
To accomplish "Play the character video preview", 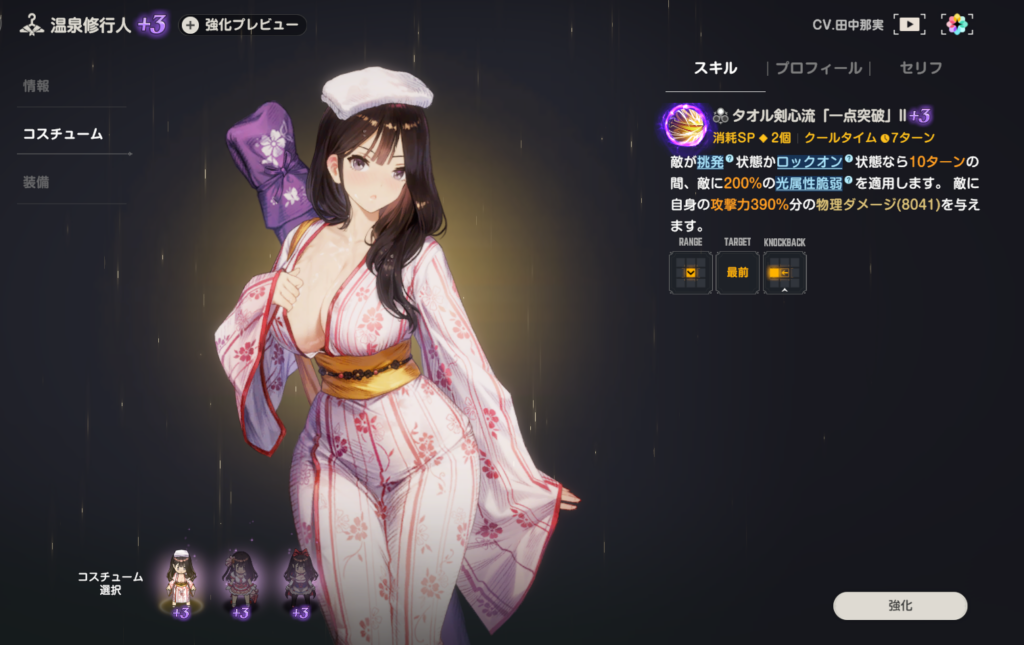I will [x=908, y=24].
